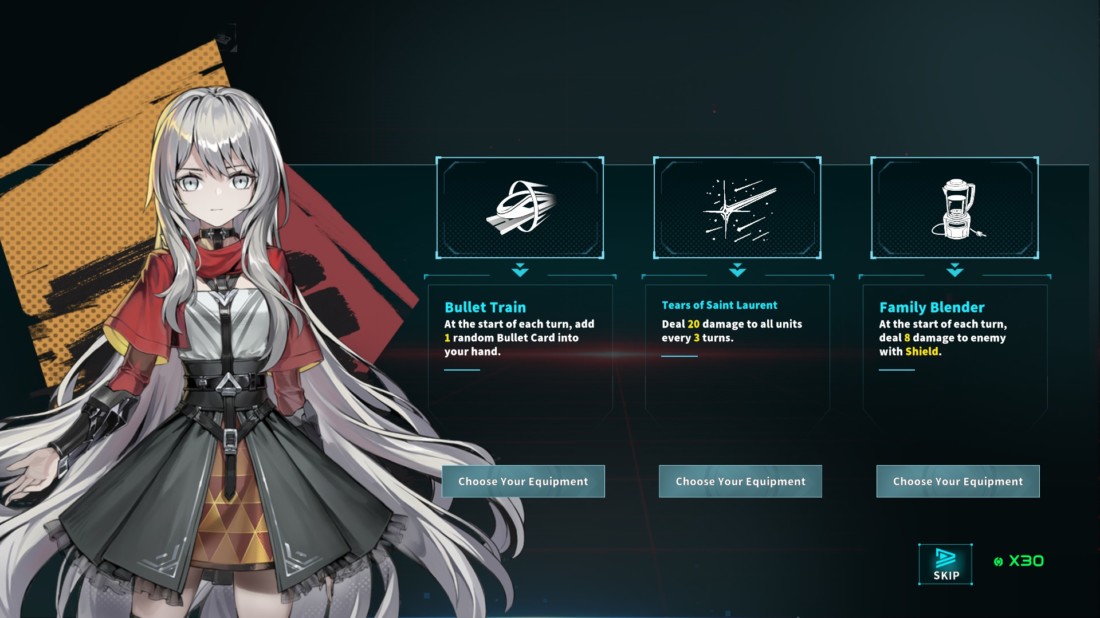
Task: Skip the equipment selection
Action: (x=945, y=564)
